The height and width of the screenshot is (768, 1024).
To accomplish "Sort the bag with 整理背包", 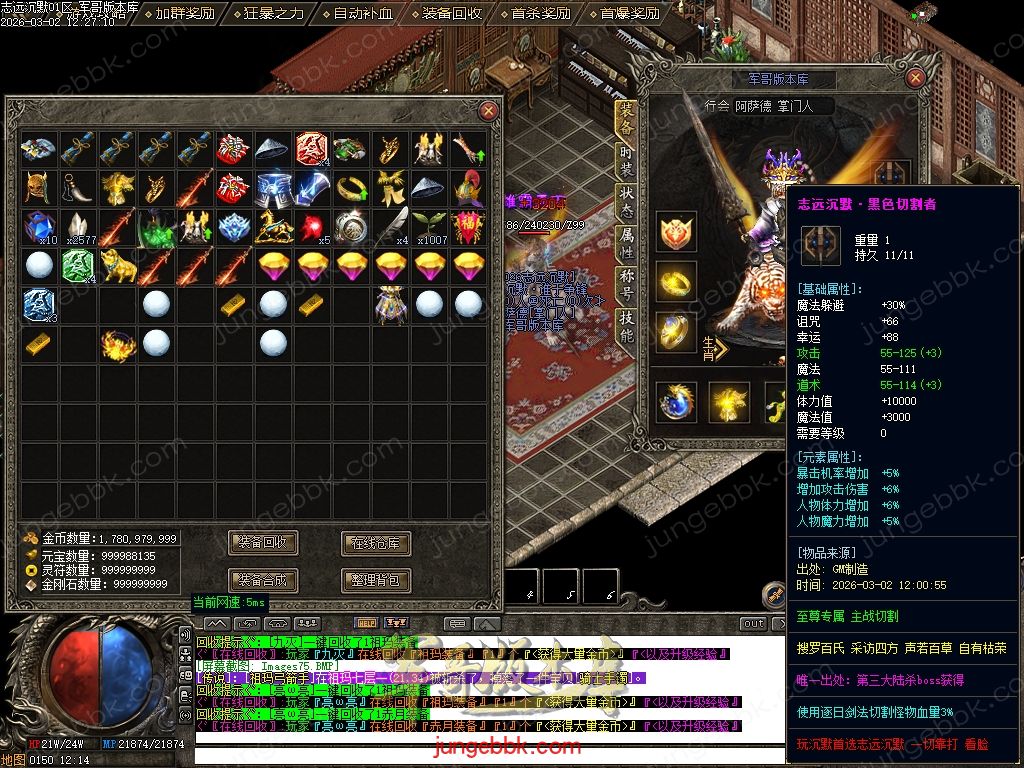I will click(376, 580).
